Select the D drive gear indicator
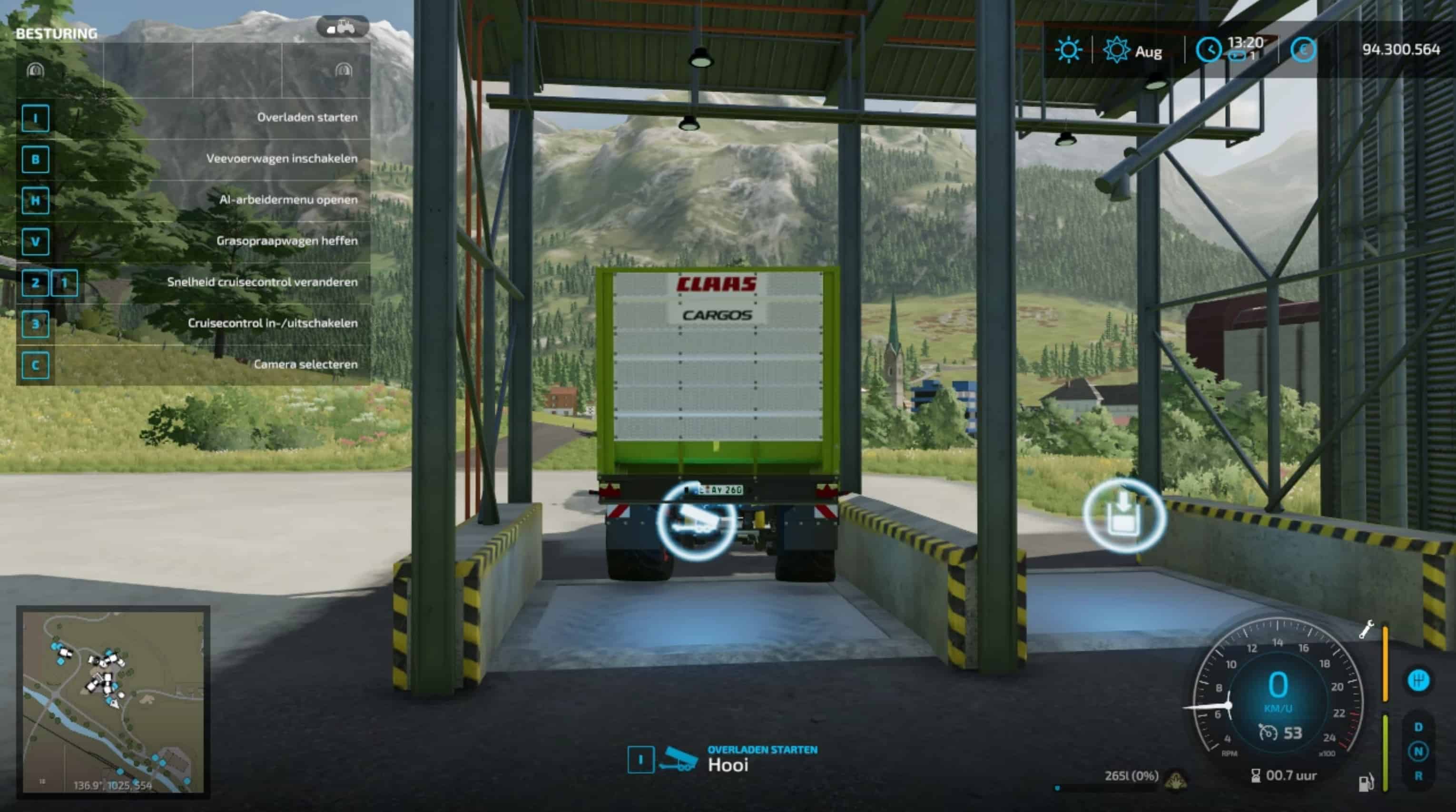1456x812 pixels. [1418, 727]
